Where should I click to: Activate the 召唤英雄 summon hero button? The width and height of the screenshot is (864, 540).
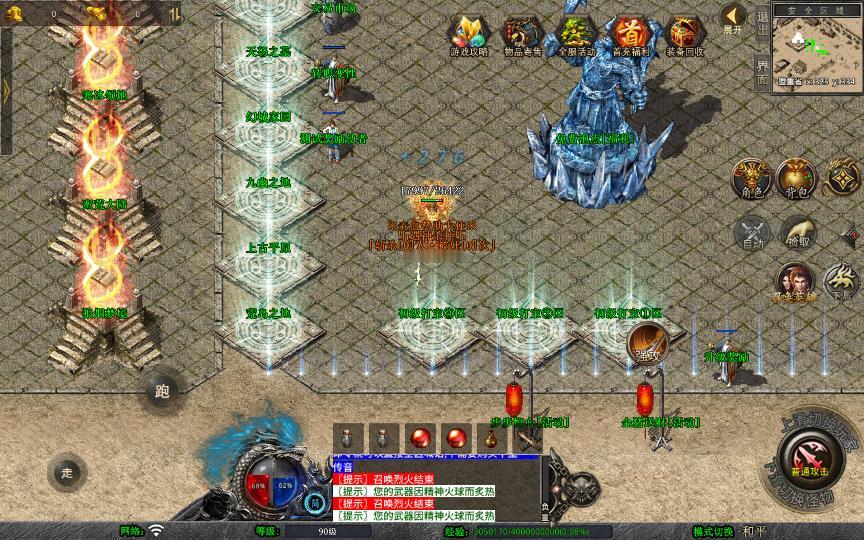[x=795, y=283]
